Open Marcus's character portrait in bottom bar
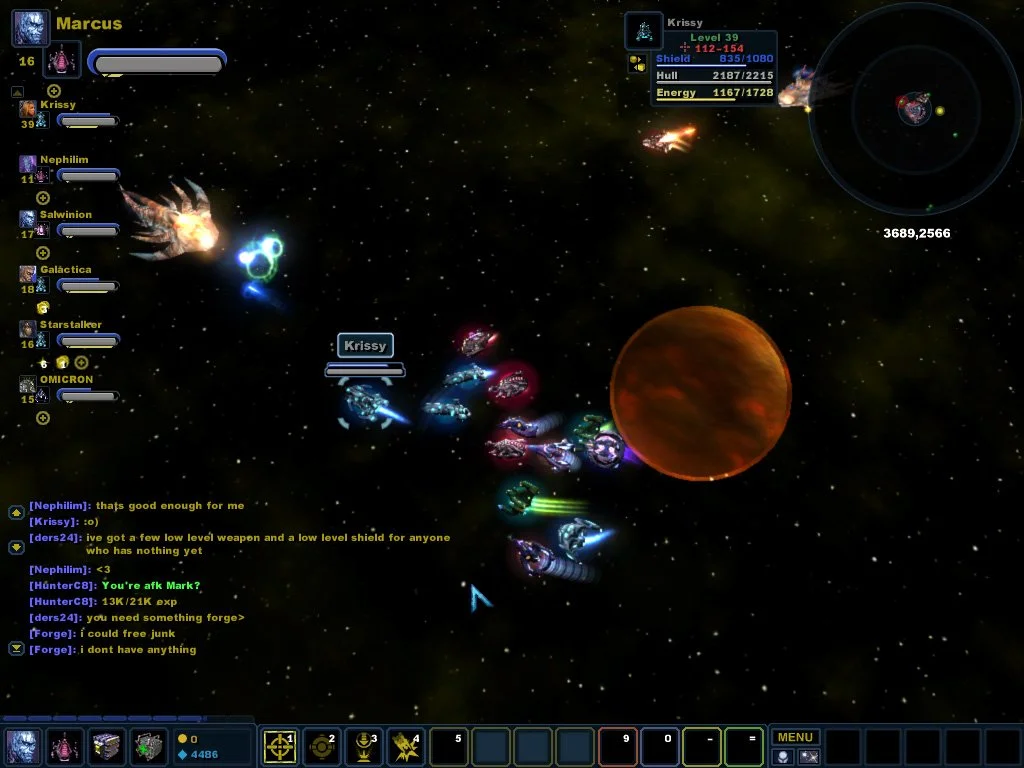 click(23, 747)
